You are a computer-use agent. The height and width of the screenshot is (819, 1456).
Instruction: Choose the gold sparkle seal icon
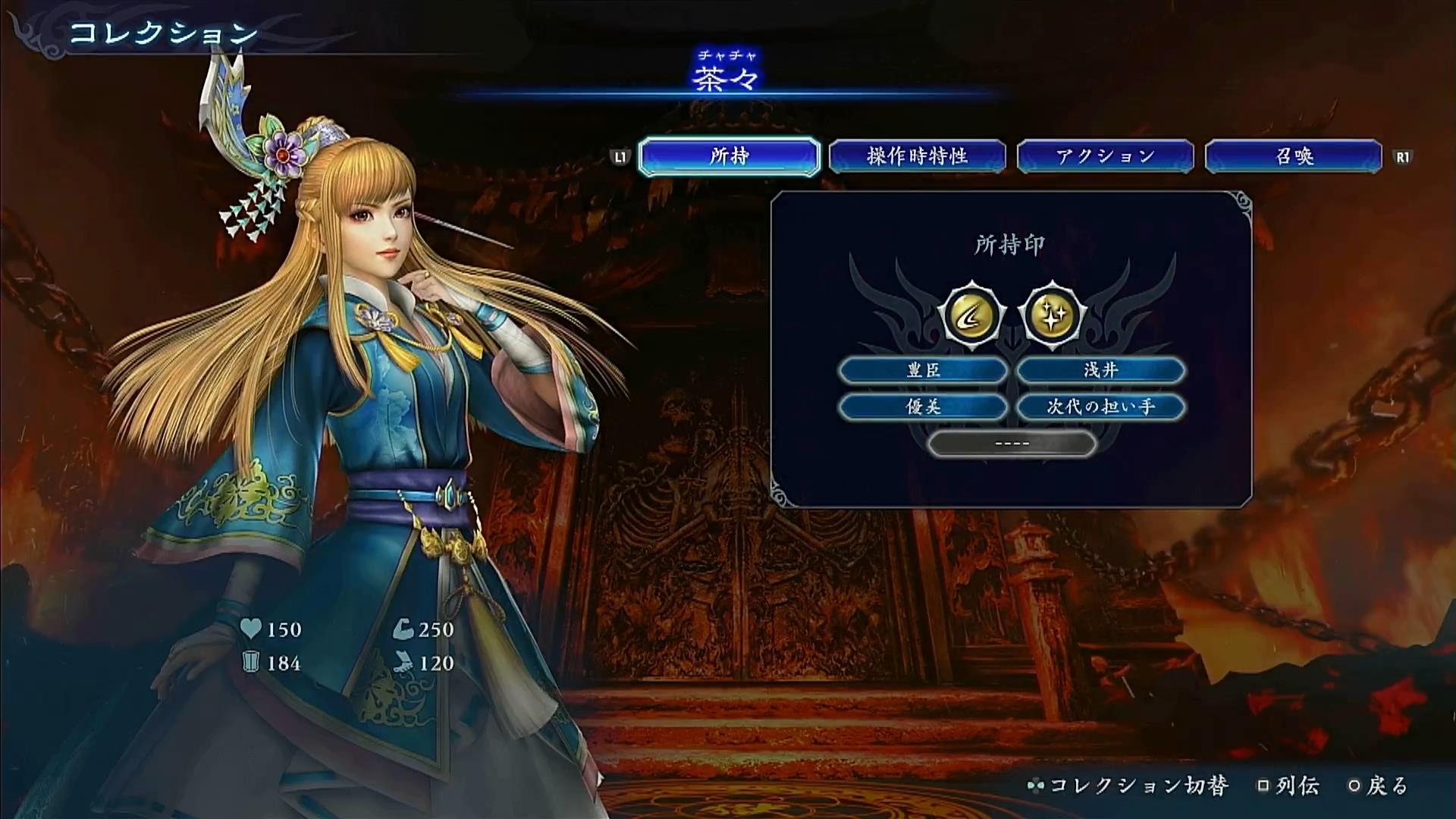tap(1052, 315)
